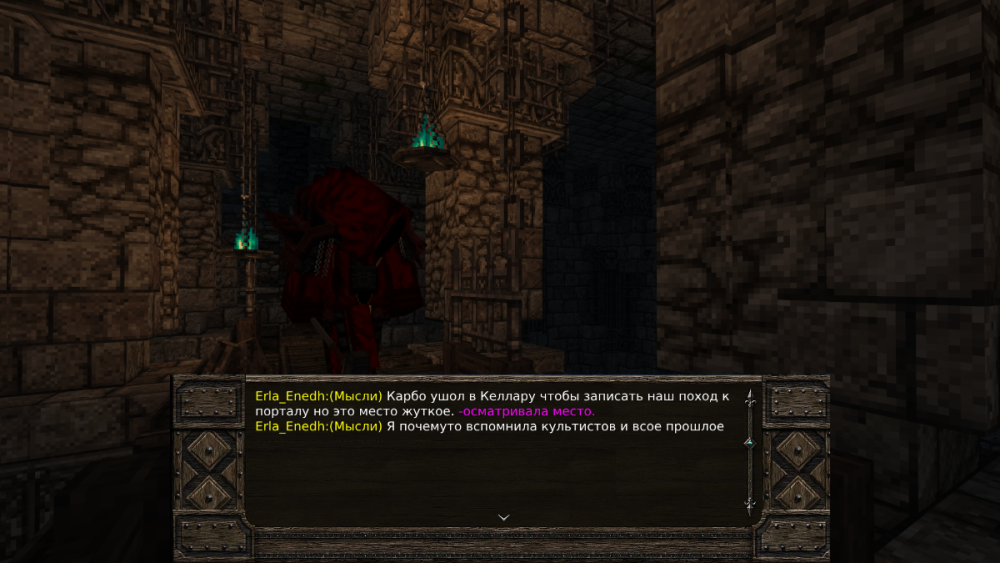
Task: Click the down chevron below the chat text
Action: [503, 517]
